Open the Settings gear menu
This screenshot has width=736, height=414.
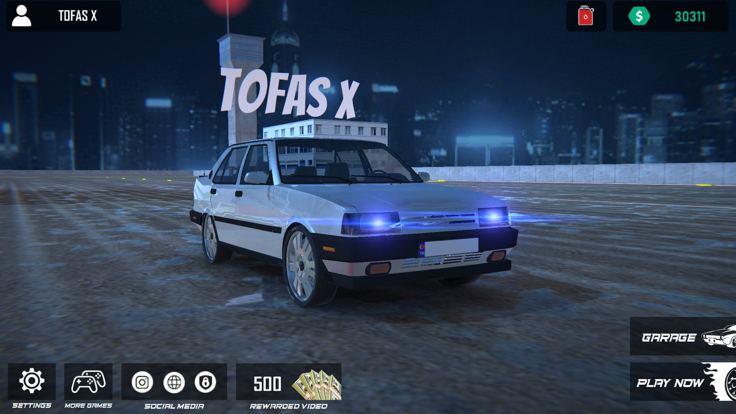click(x=32, y=381)
